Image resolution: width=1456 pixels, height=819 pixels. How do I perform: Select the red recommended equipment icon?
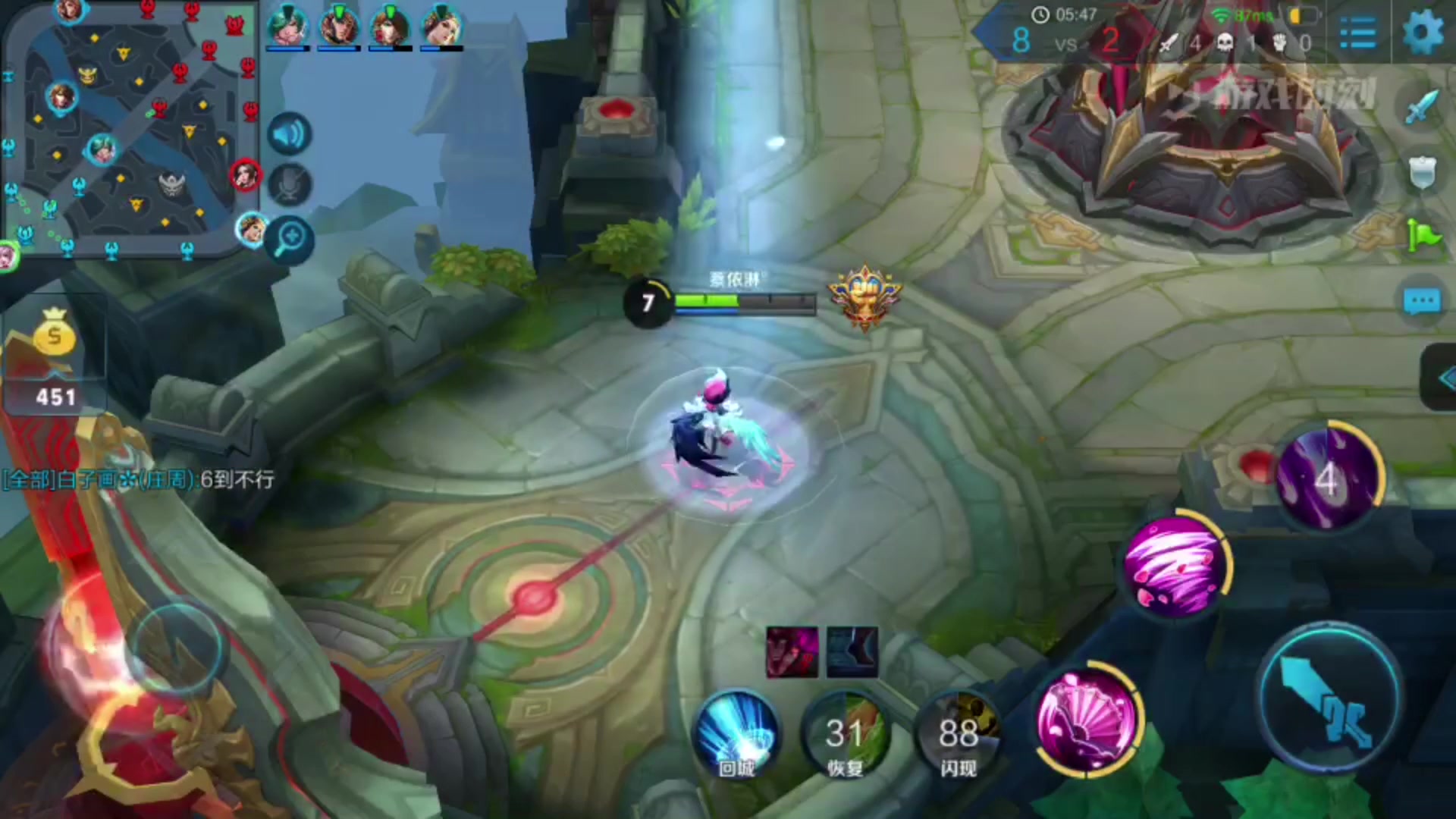792,651
